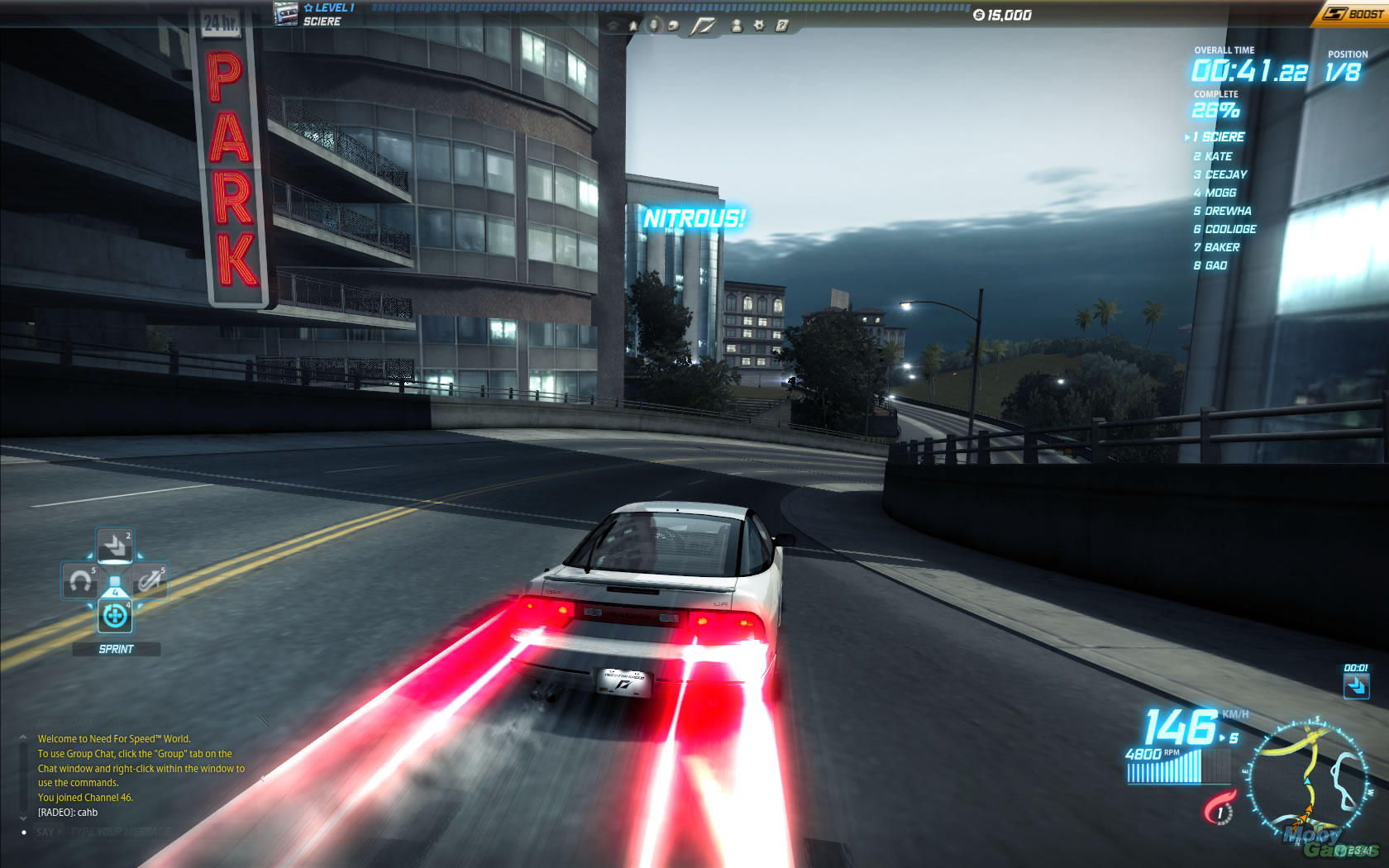Click the active nitrous timer icon

tap(1356, 685)
